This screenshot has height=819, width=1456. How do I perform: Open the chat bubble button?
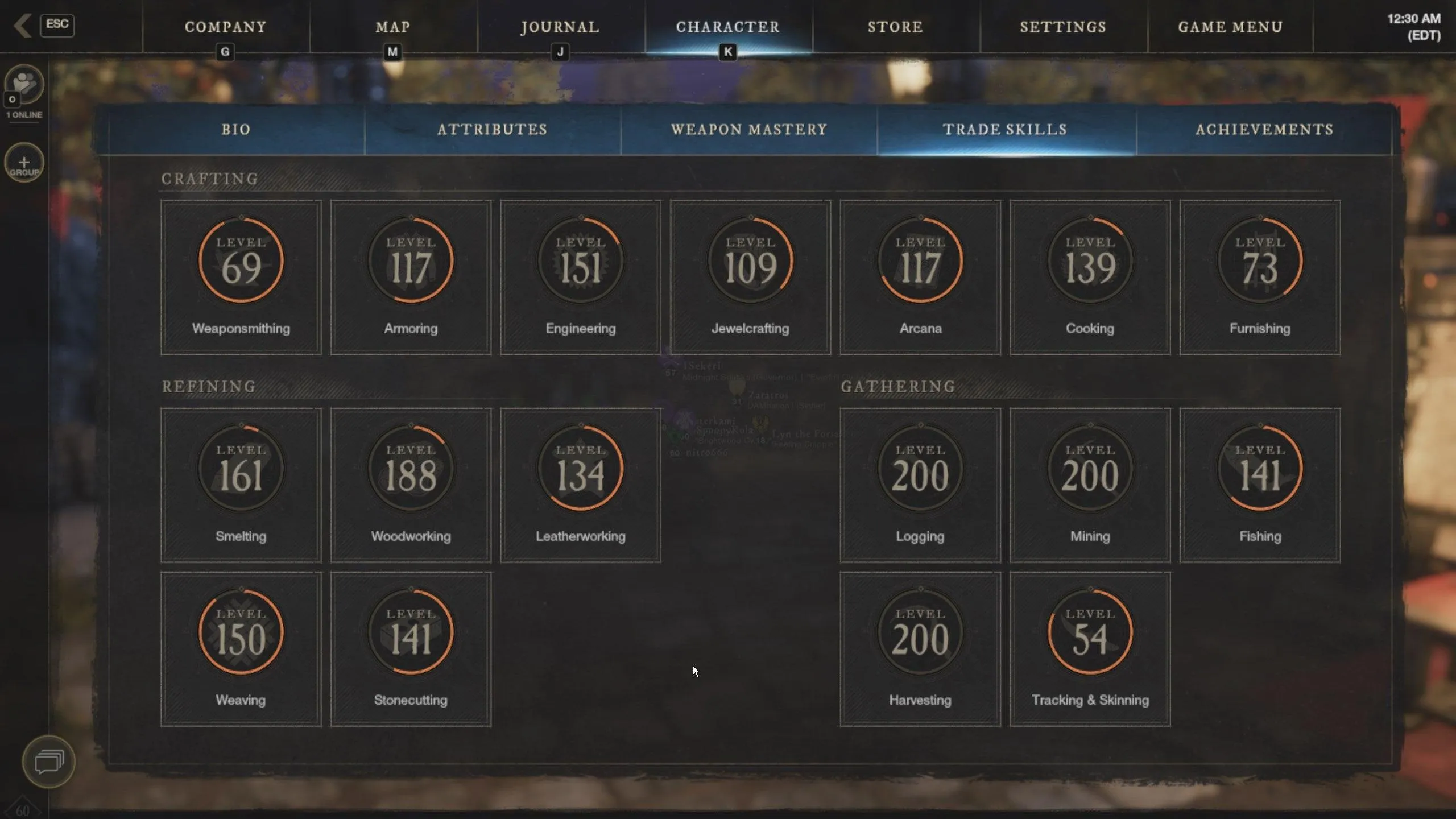point(49,762)
